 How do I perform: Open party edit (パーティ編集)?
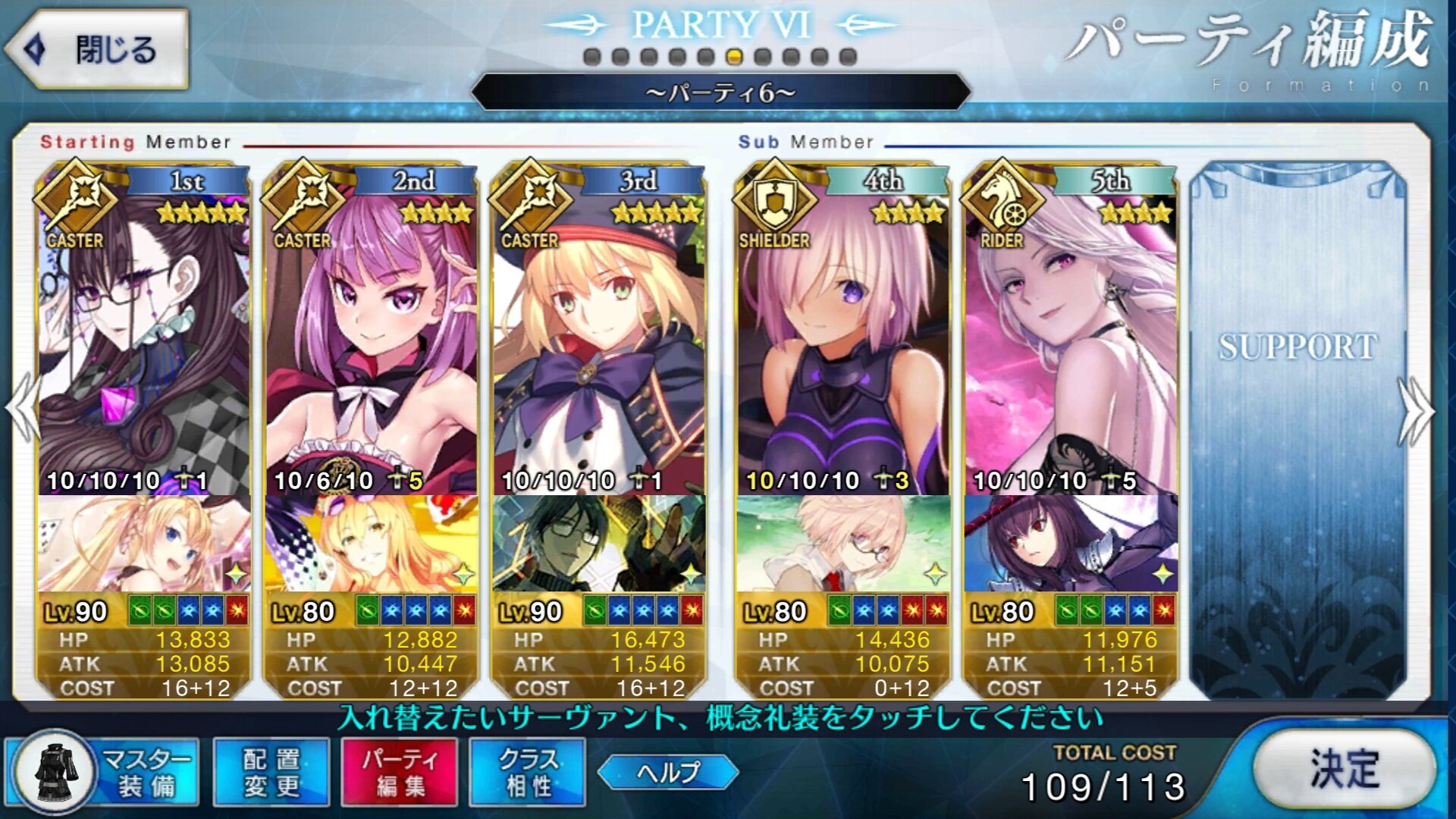400,772
